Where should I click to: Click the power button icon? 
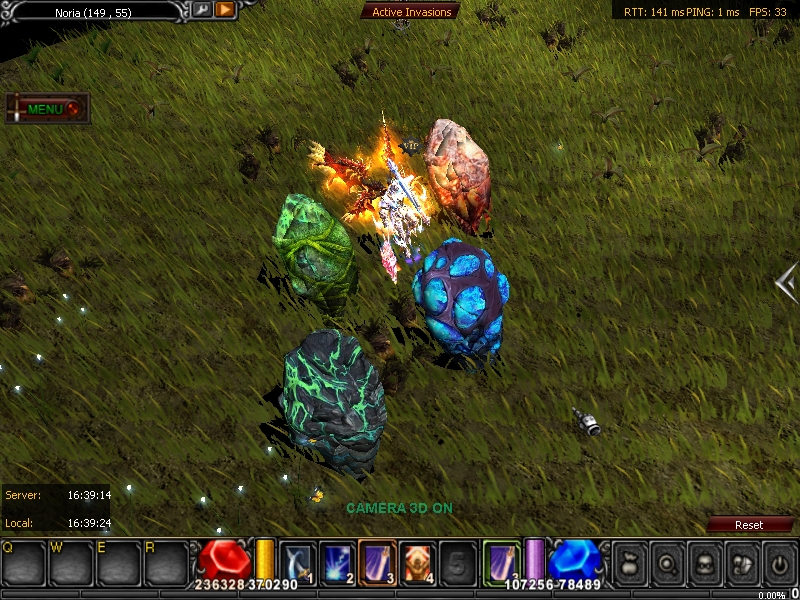(779, 562)
